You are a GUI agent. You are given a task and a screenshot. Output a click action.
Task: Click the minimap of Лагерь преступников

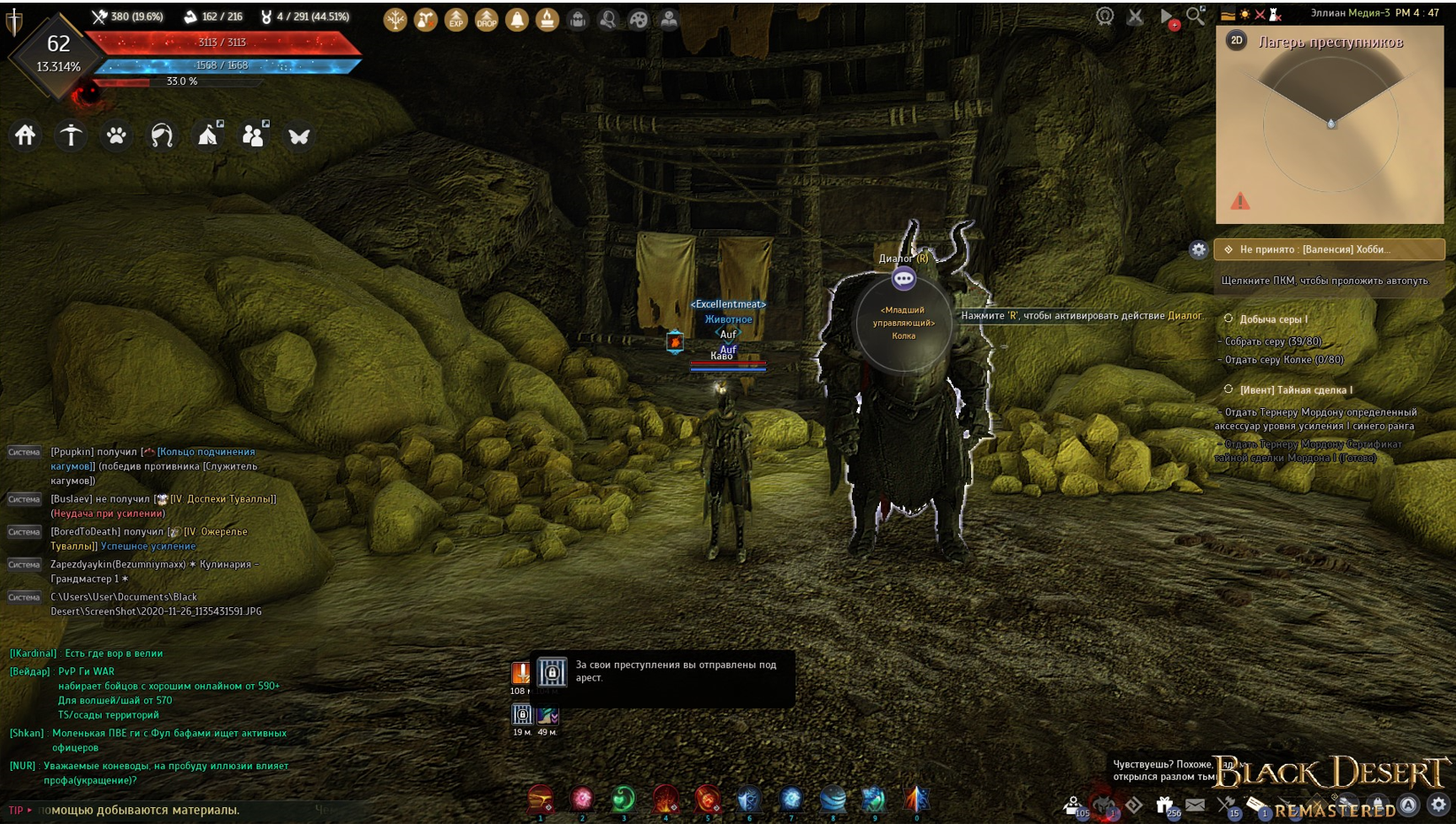(1330, 133)
